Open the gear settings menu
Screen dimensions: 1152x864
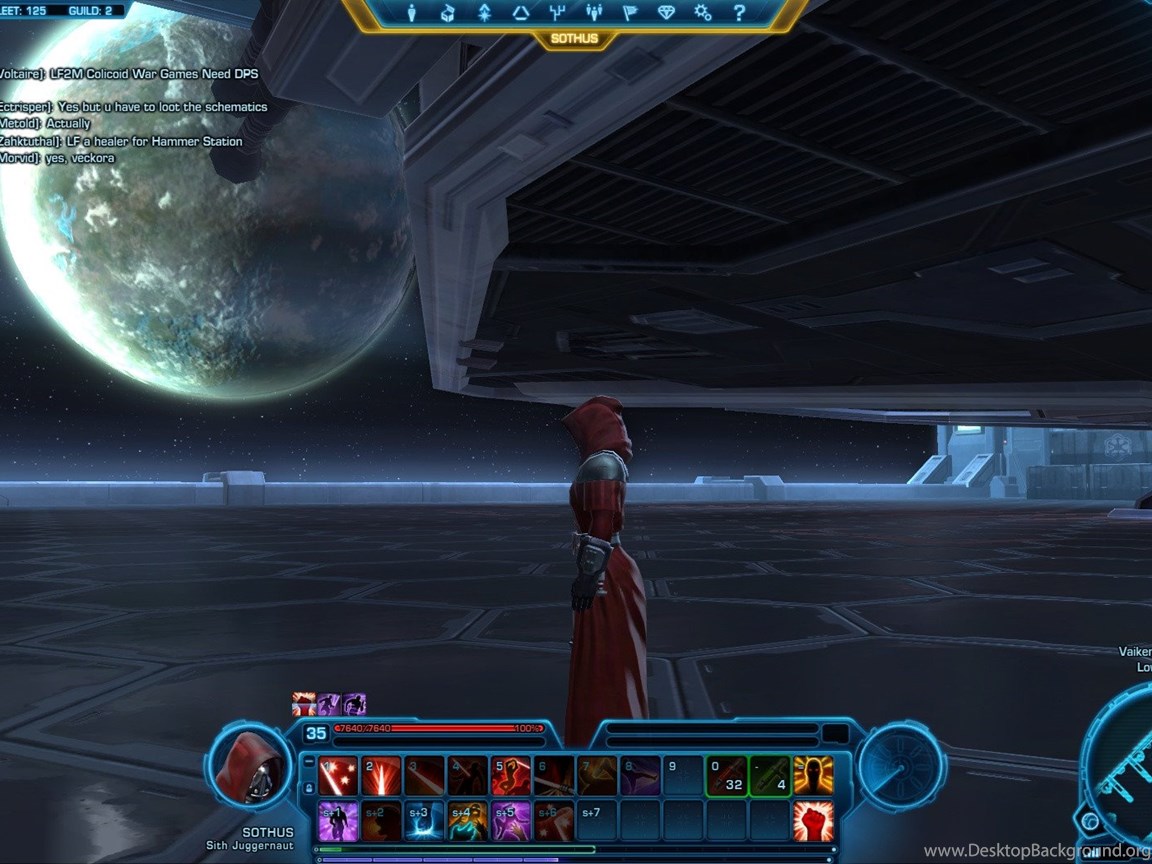702,13
